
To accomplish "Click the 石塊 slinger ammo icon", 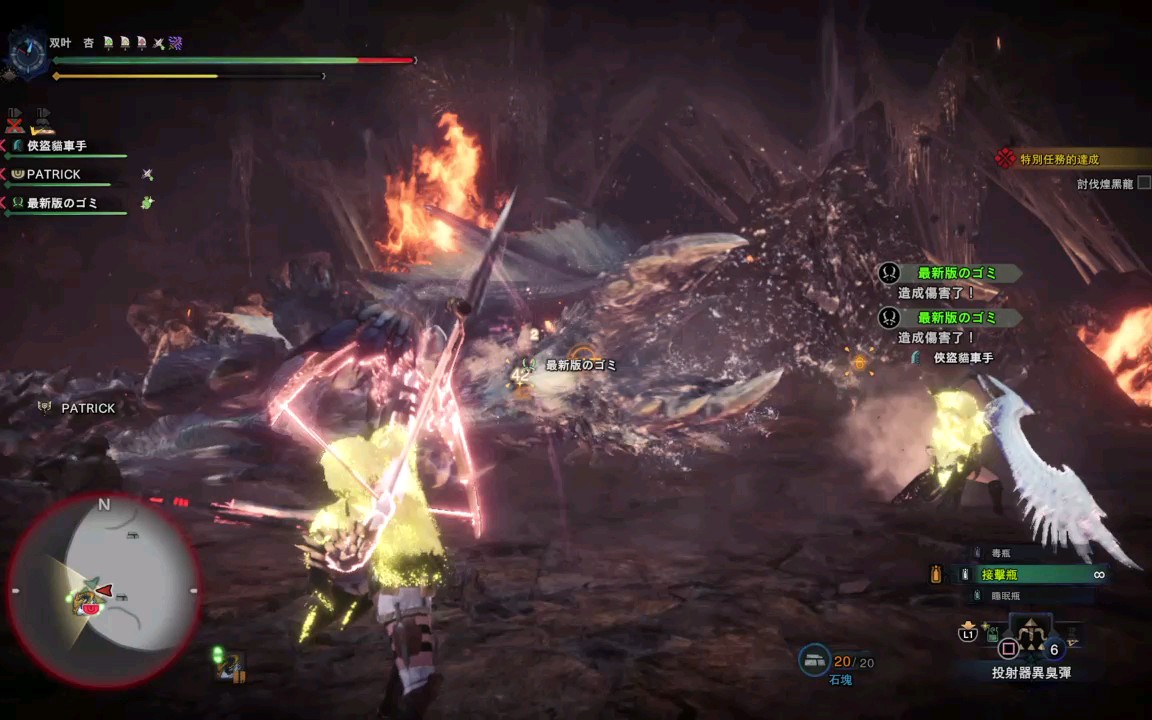I will pos(814,660).
